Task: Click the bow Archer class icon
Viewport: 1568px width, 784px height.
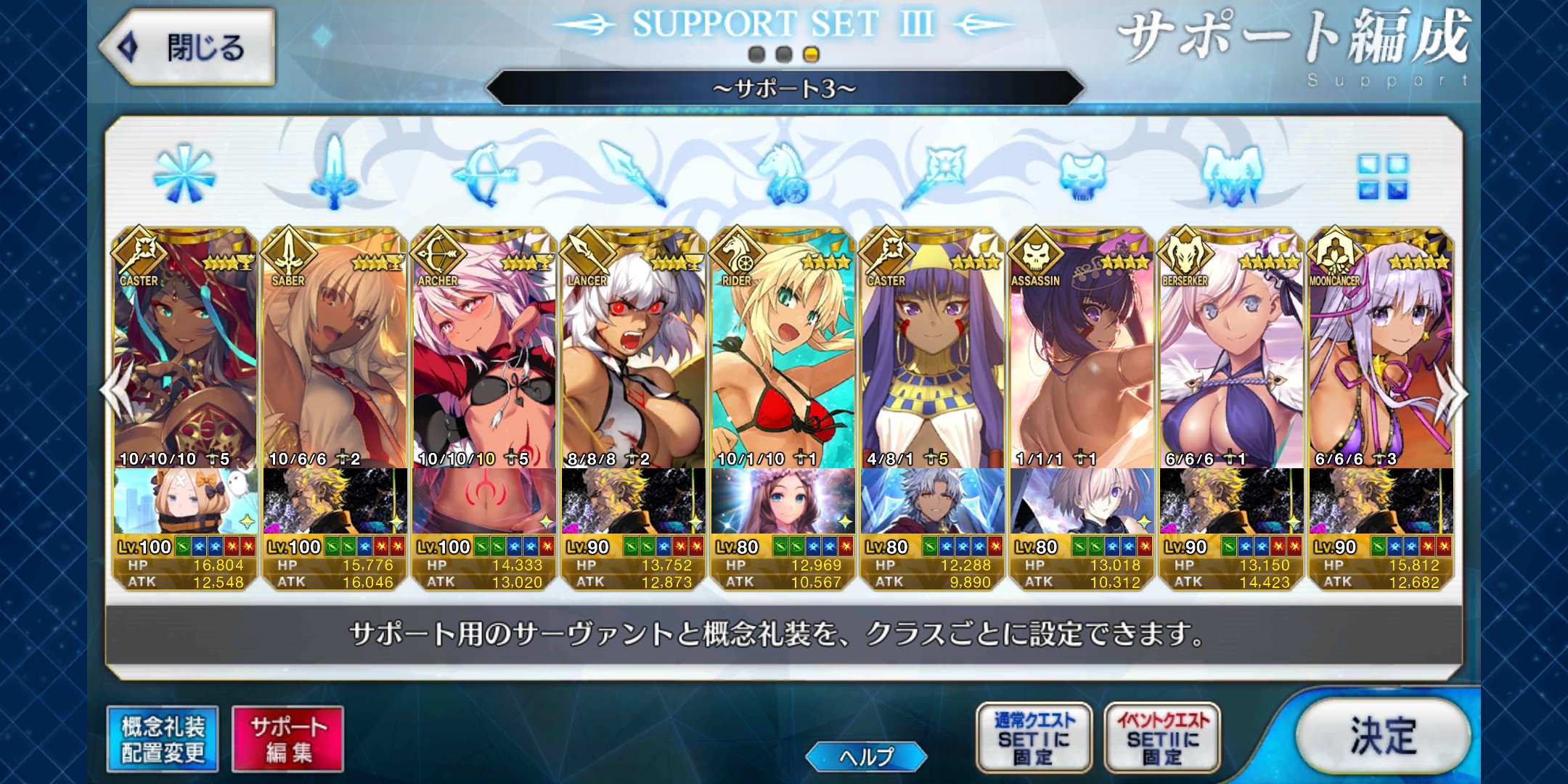Action: (485, 174)
